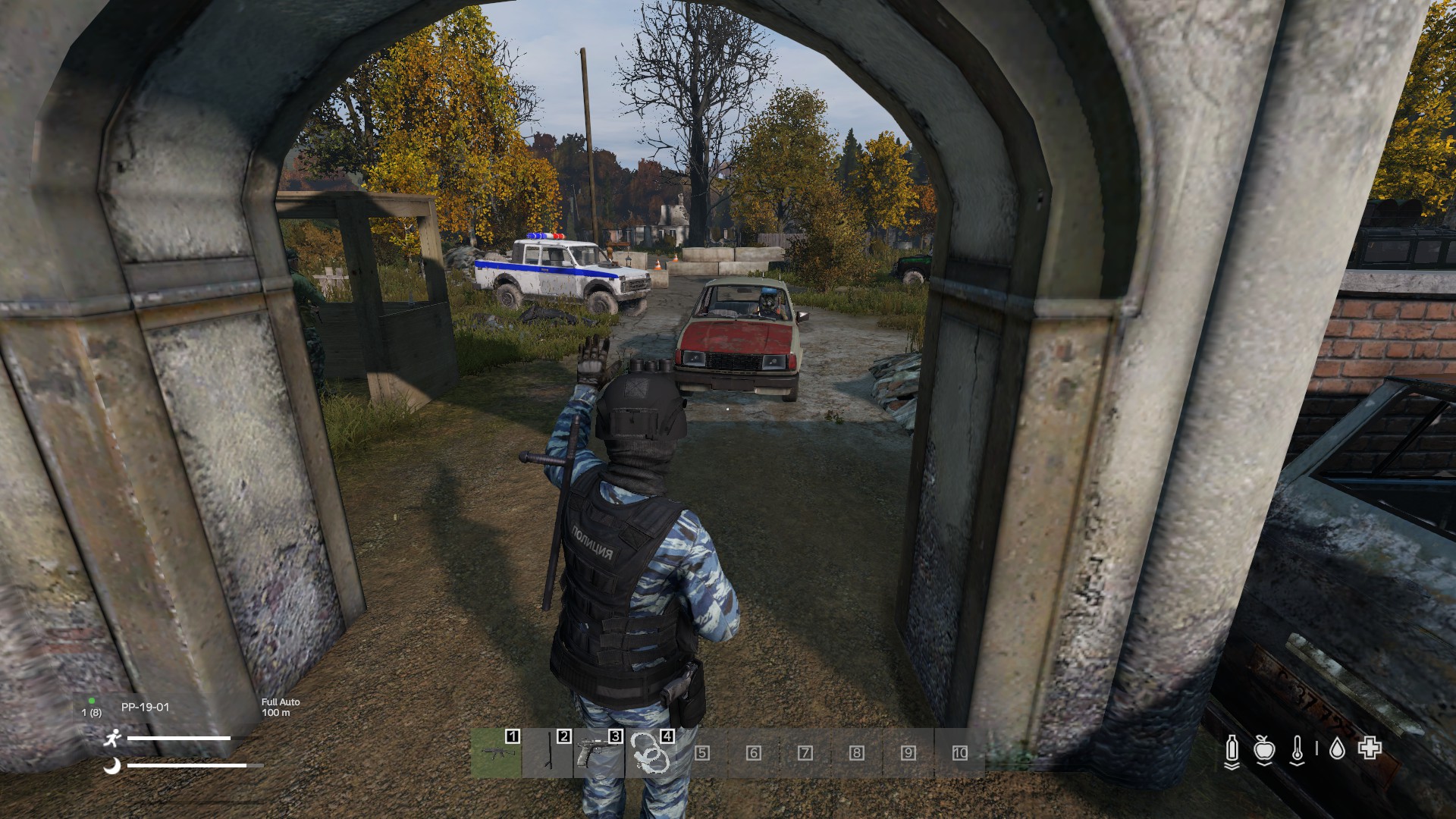Equip the police baton from hotbar slot 2
Viewport: 1456px width, 819px height.
(548, 753)
